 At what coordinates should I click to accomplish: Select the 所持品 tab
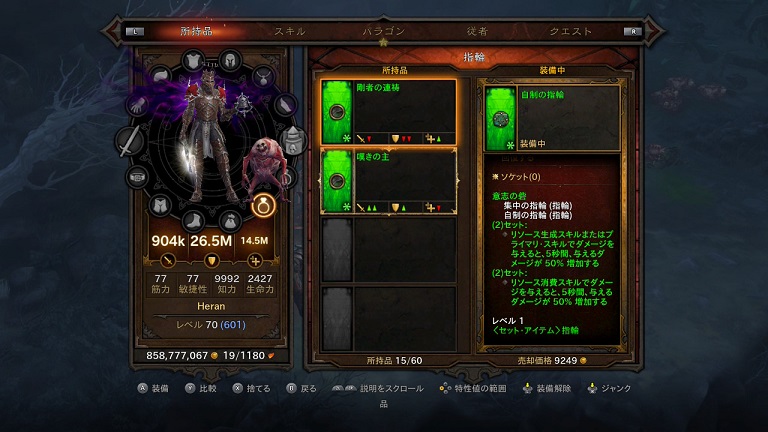click(197, 31)
